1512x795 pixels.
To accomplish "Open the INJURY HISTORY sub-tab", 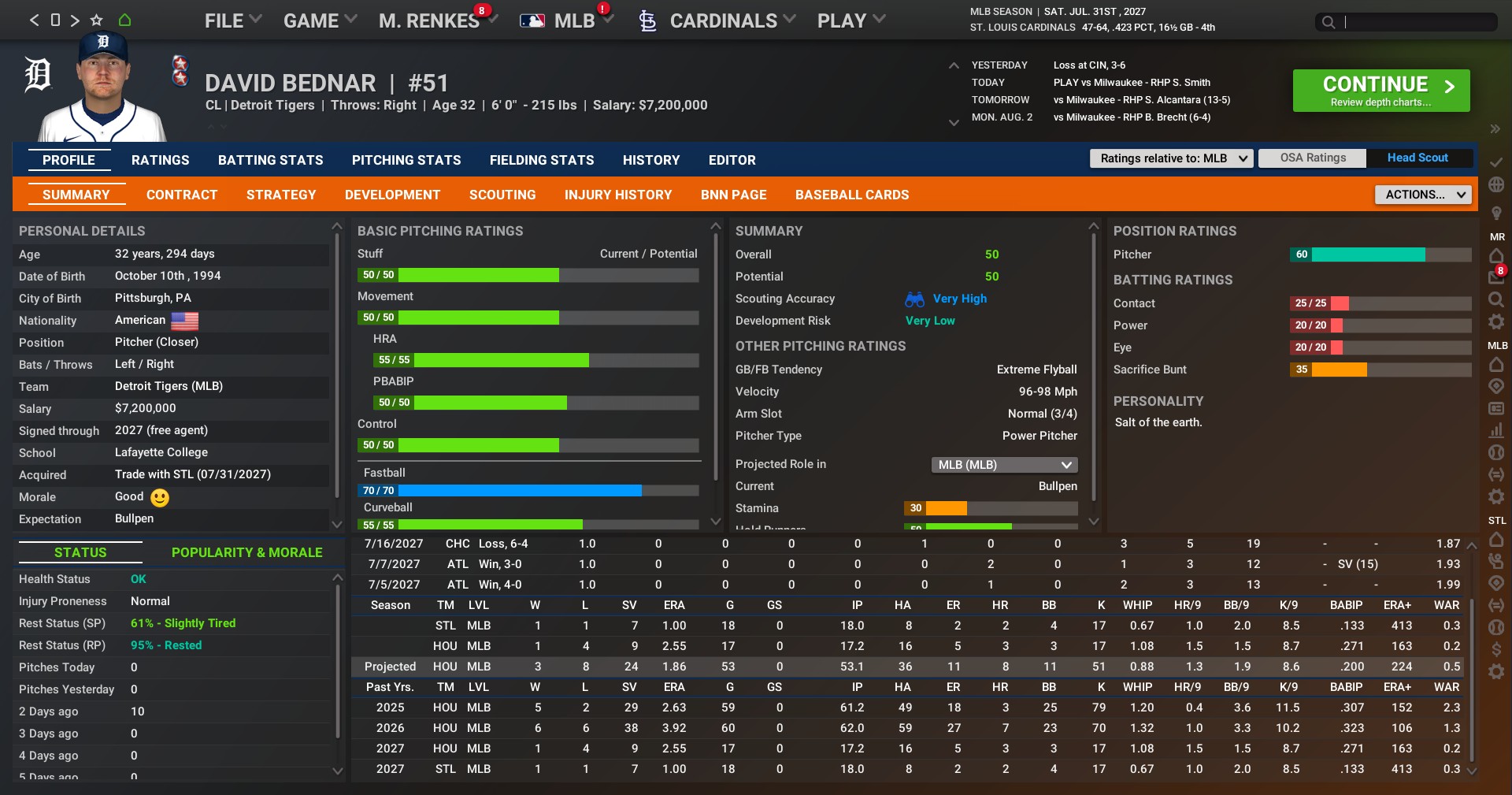I will click(x=618, y=195).
